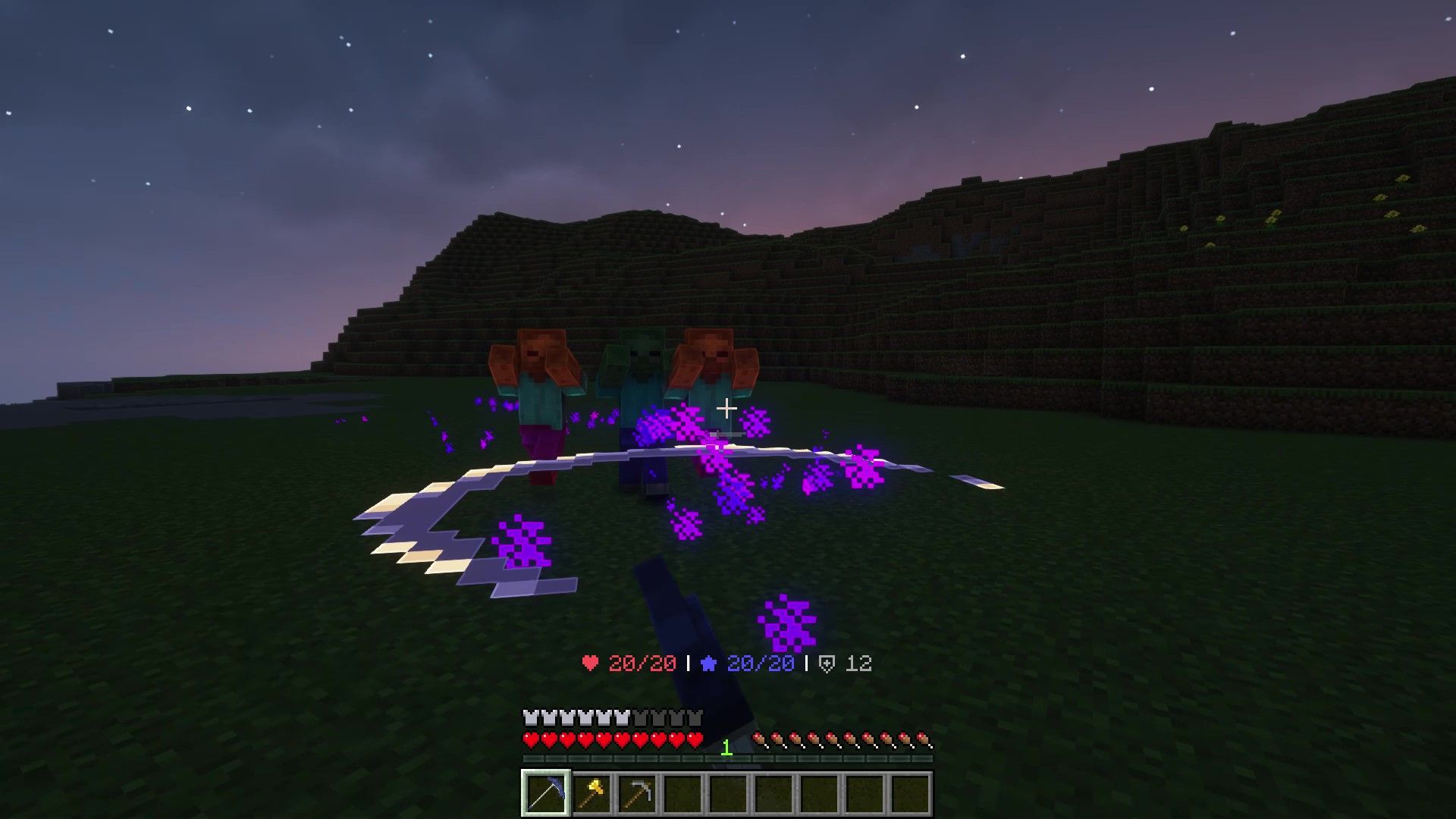Select the blue pickaxe in the first hotbar slot
This screenshot has height=819, width=1456.
(x=547, y=791)
